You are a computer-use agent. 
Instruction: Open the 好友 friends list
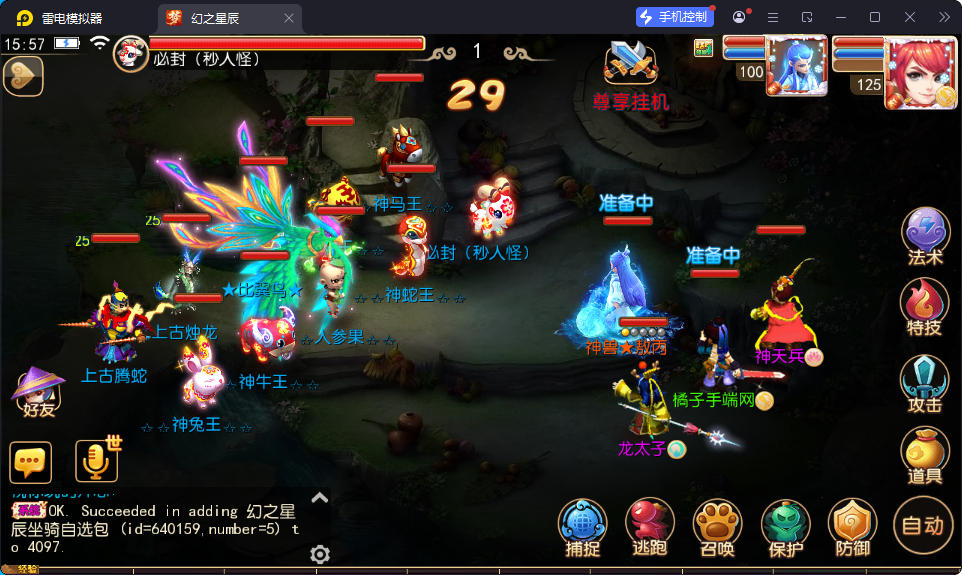(x=36, y=390)
